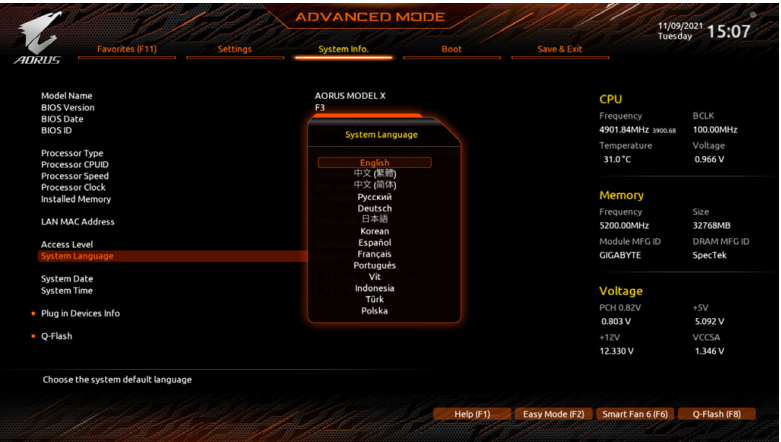
Task: Select Indonesia in the language list
Action: click(374, 288)
